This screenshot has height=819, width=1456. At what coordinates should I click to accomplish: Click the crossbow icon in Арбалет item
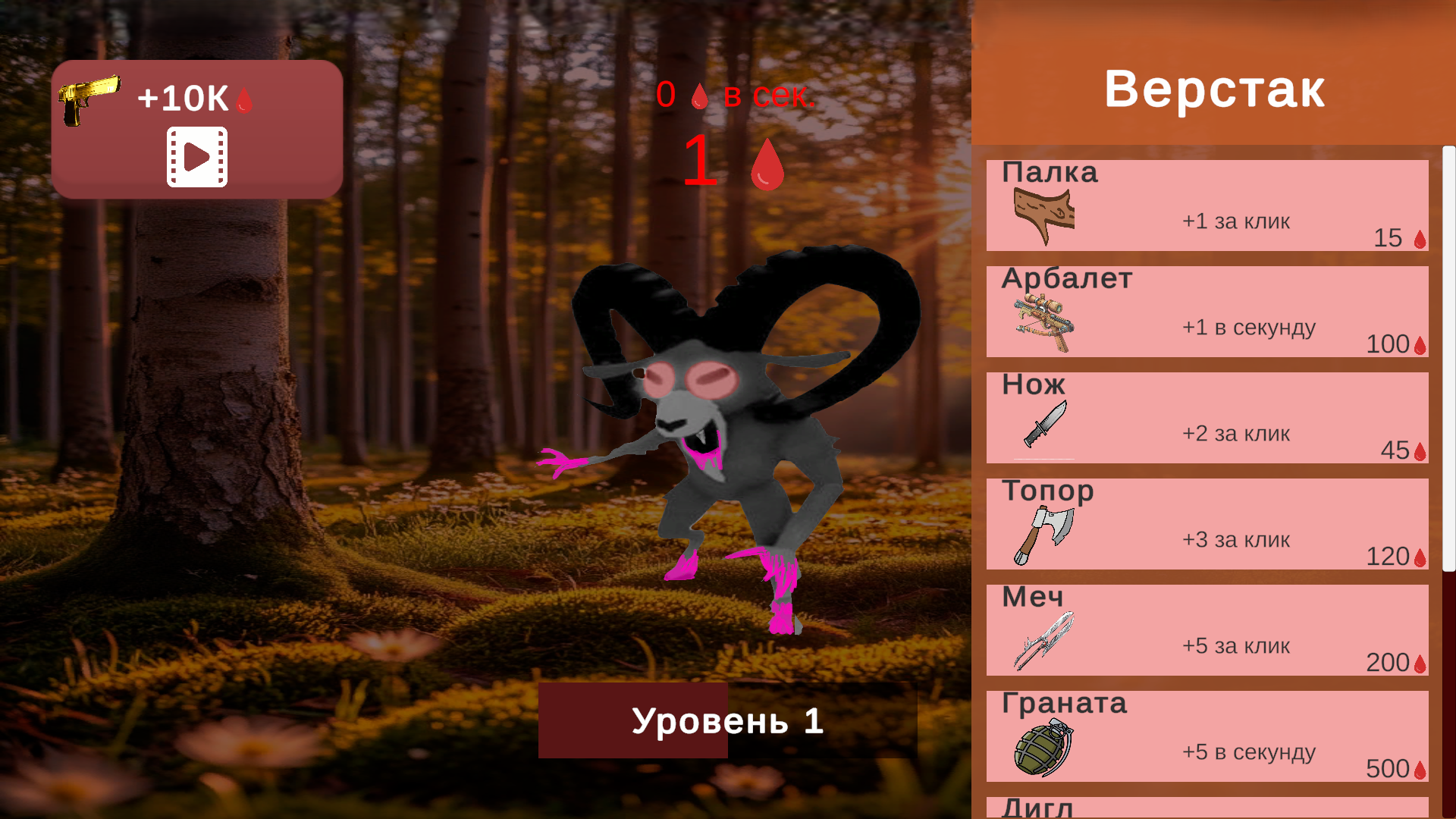point(1040,322)
